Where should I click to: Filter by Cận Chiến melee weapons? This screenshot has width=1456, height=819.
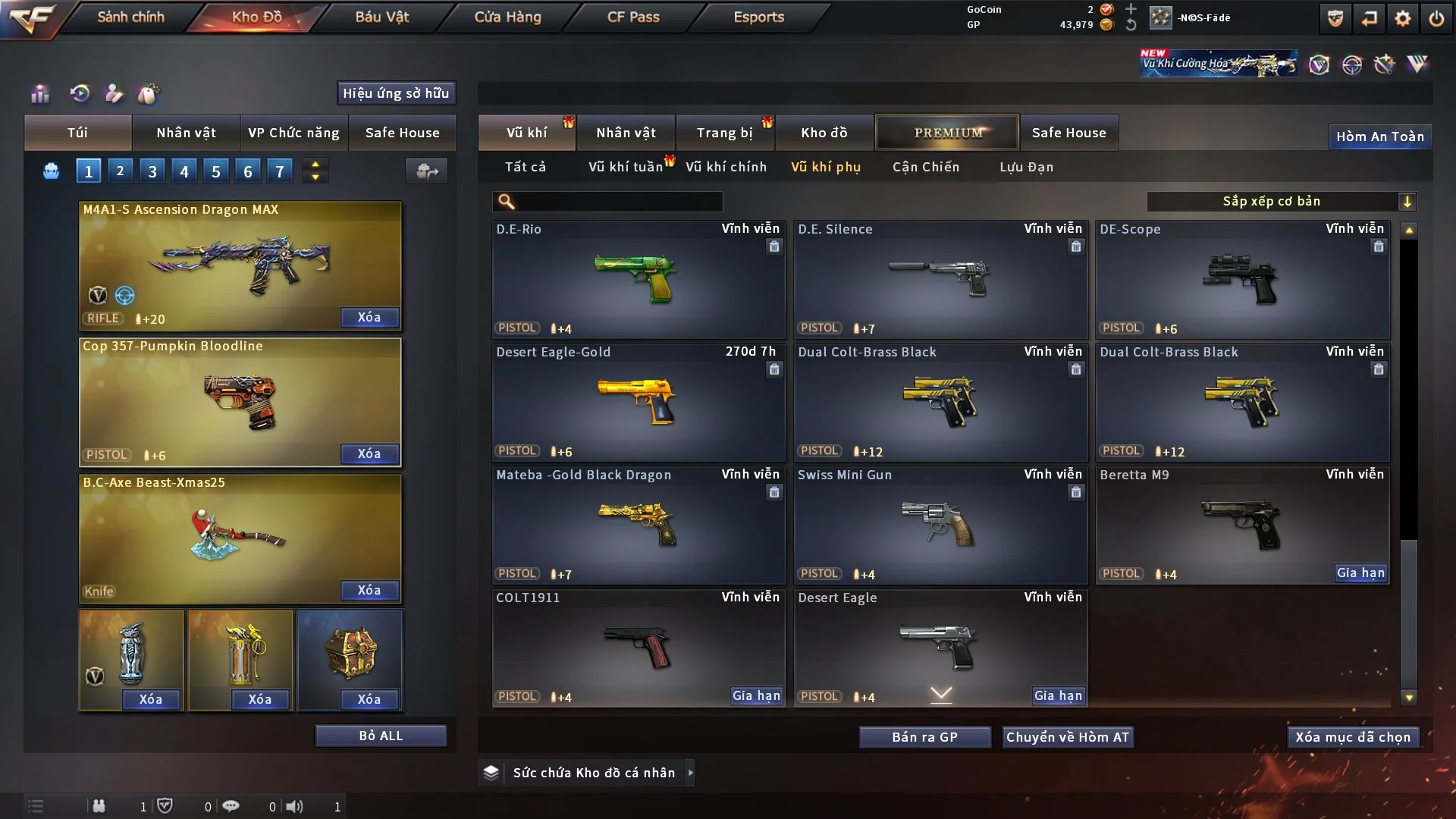click(x=925, y=167)
